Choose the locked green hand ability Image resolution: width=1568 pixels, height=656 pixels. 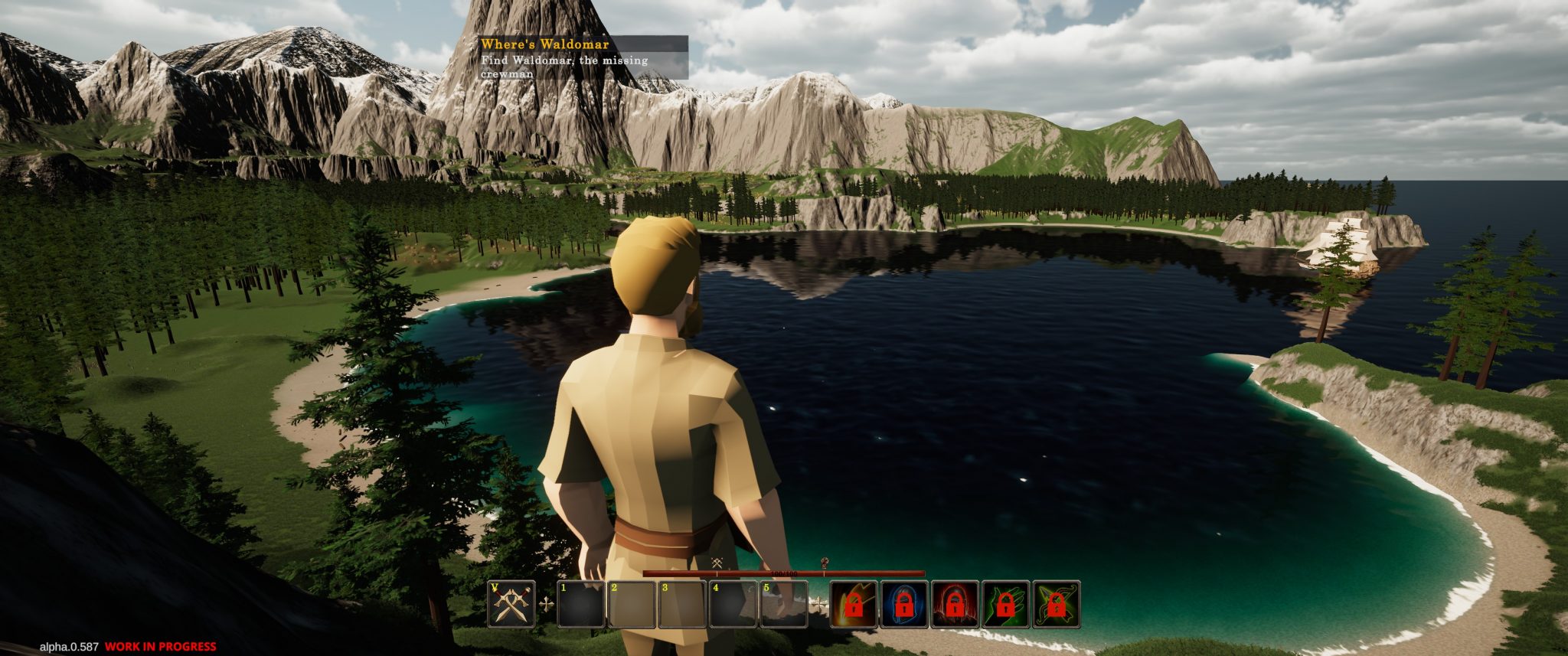click(1005, 604)
